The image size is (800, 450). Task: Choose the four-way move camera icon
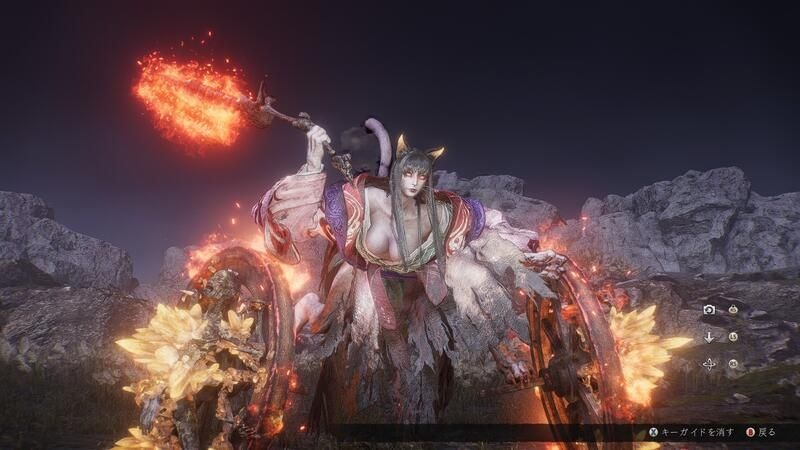(x=709, y=364)
